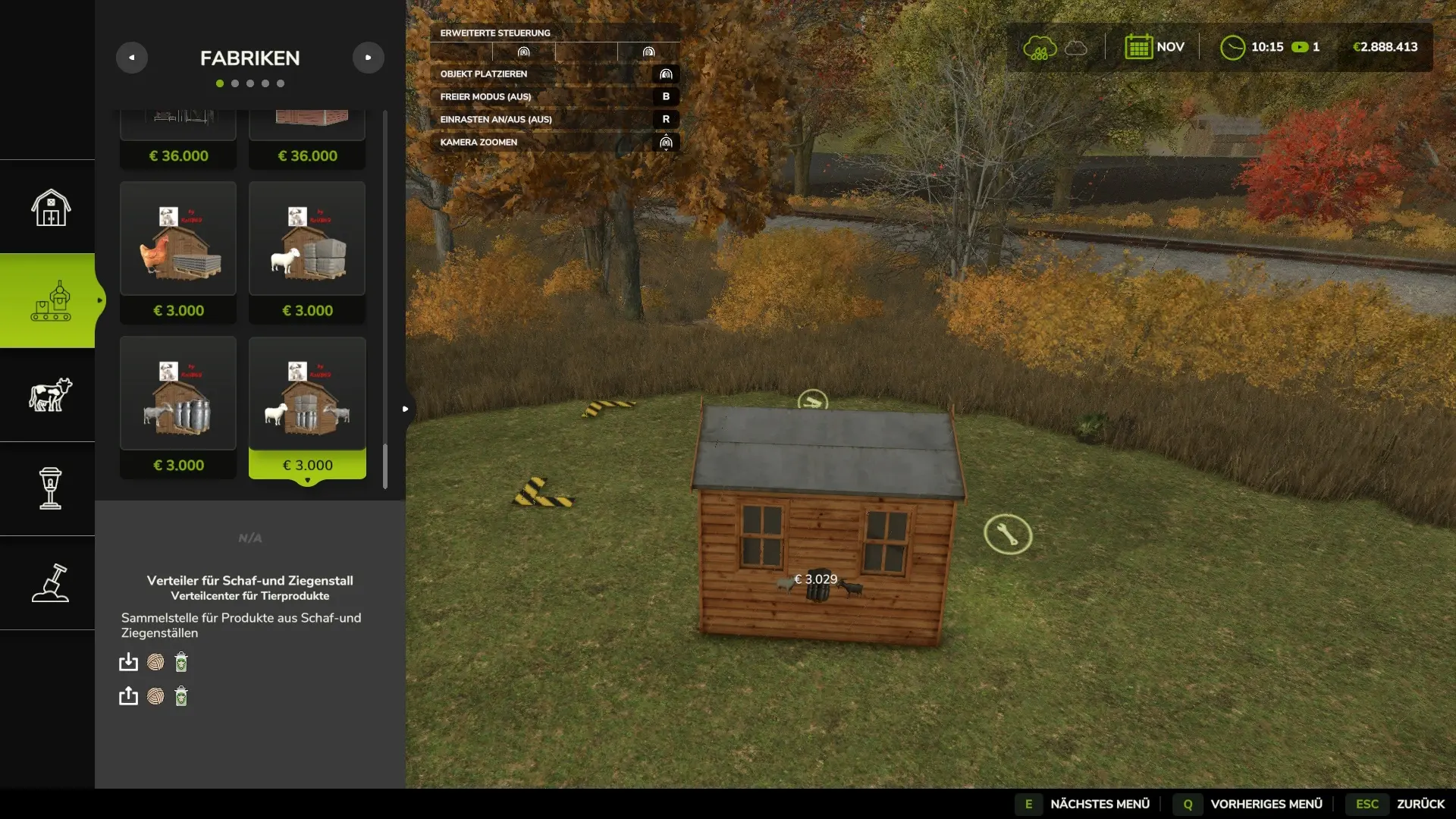Click the NÄCHSTES MENÜ button

tap(1085, 804)
